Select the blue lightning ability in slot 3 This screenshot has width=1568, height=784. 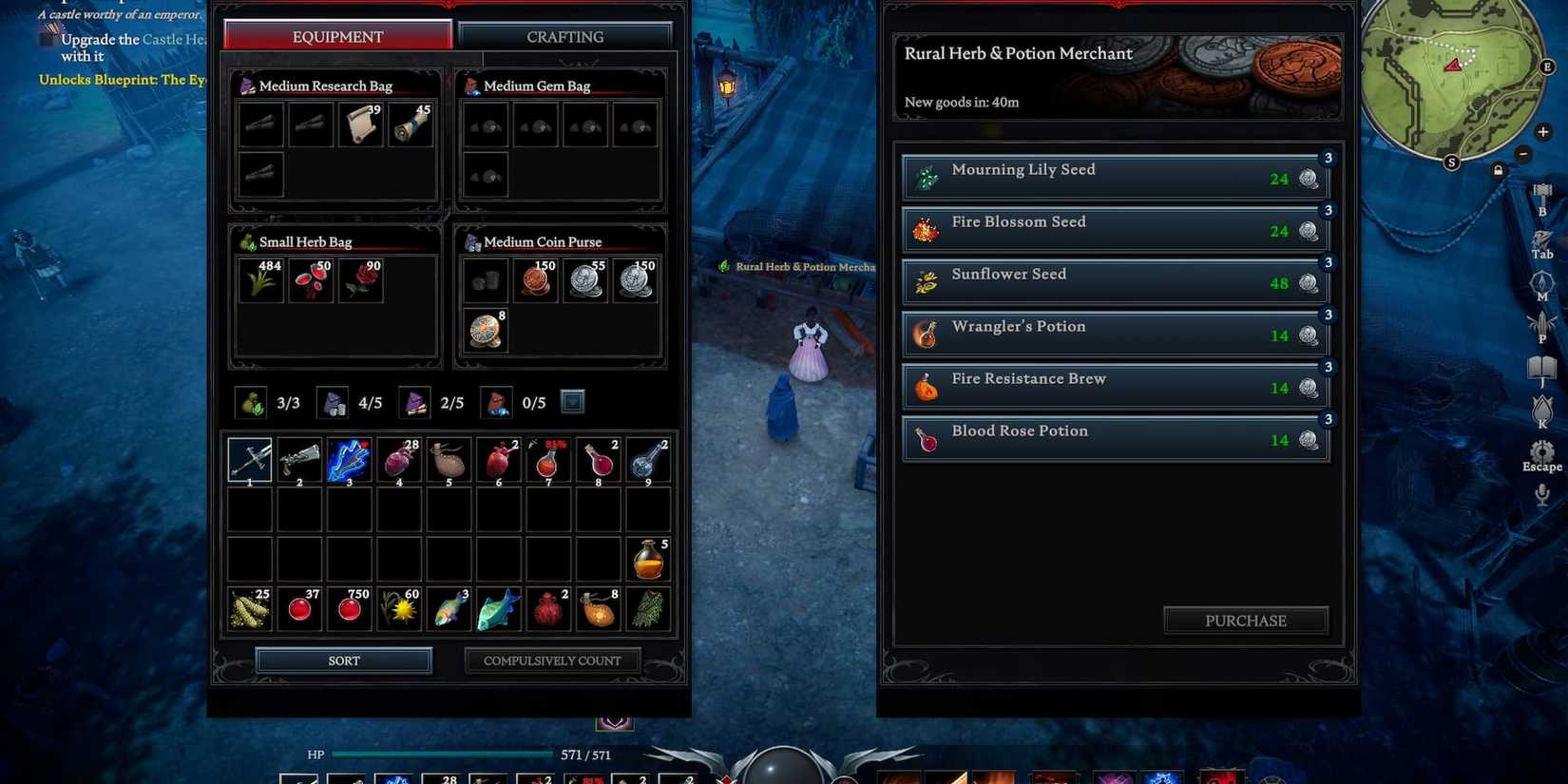point(349,459)
